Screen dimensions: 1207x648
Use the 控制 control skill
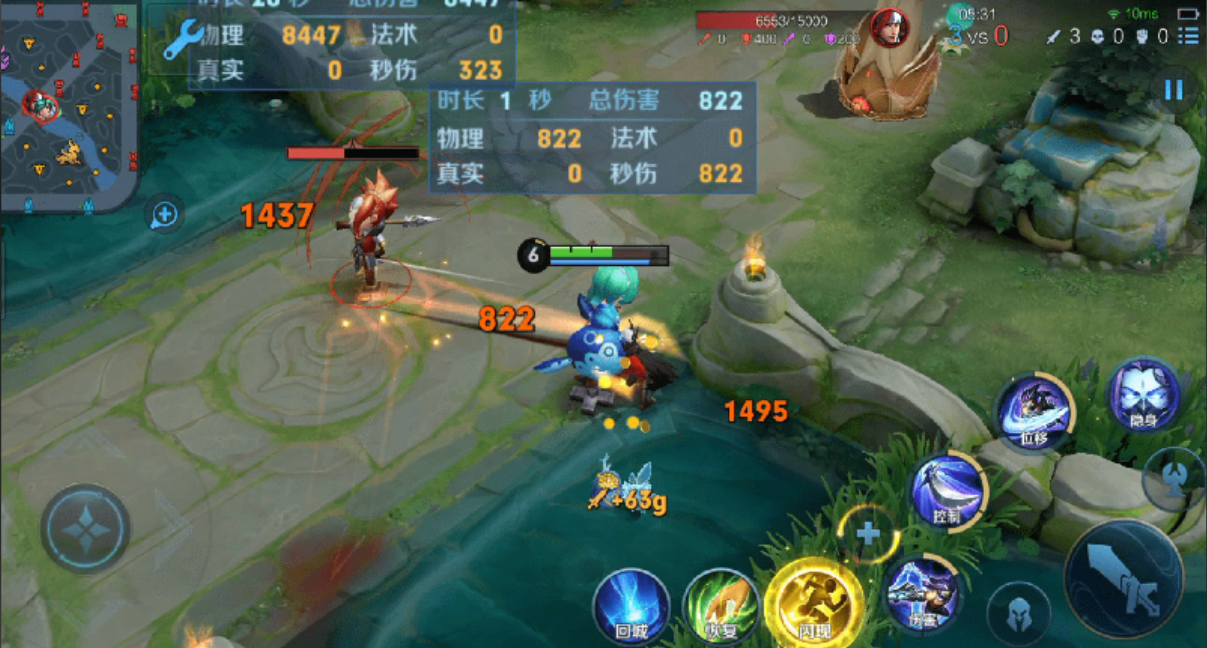tap(947, 491)
